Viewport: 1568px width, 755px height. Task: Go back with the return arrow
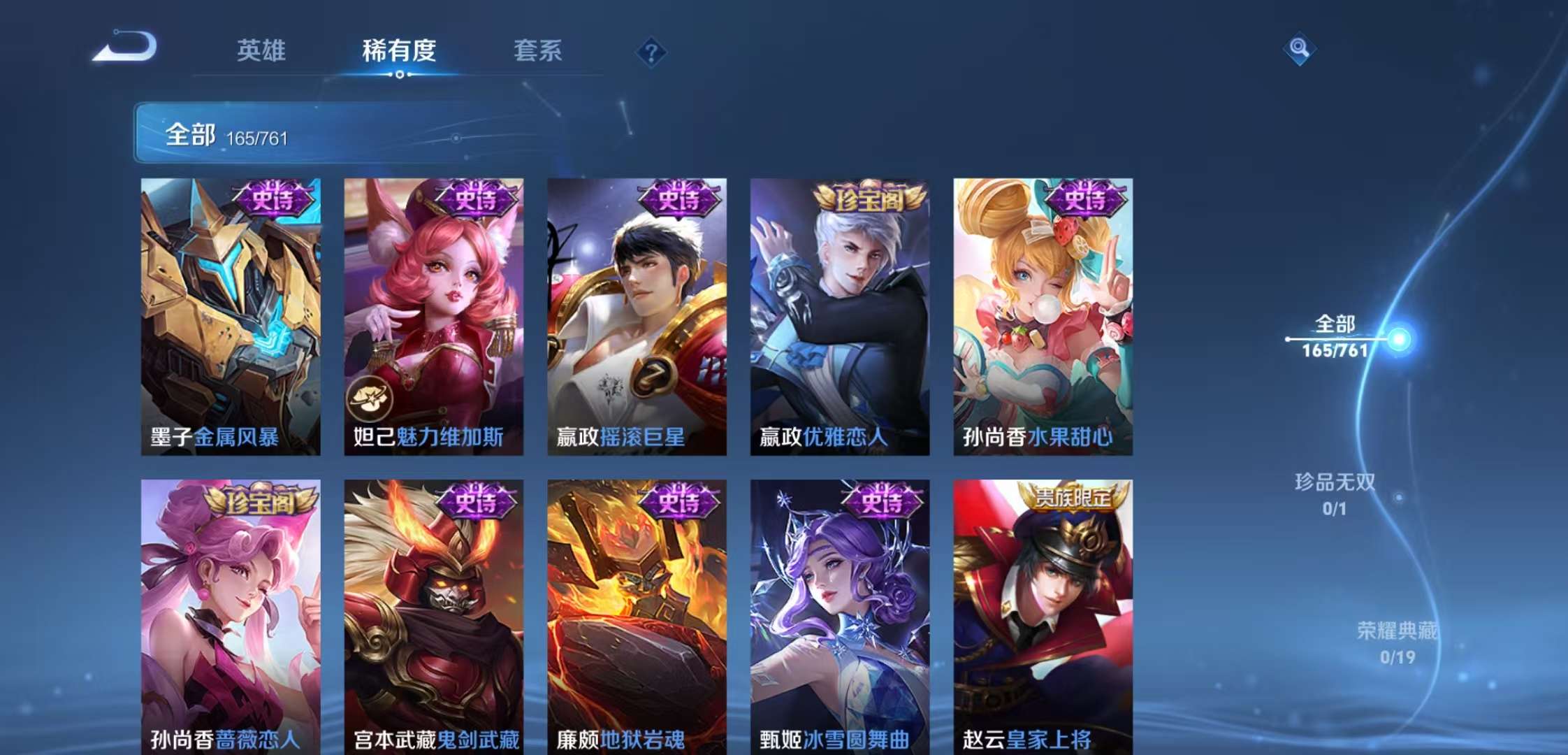pyautogui.click(x=126, y=48)
